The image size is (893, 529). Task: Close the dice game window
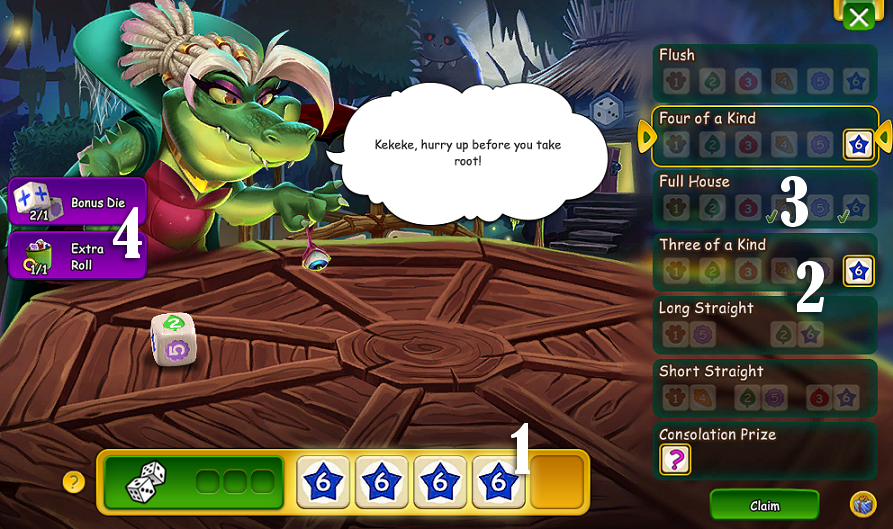[x=857, y=16]
